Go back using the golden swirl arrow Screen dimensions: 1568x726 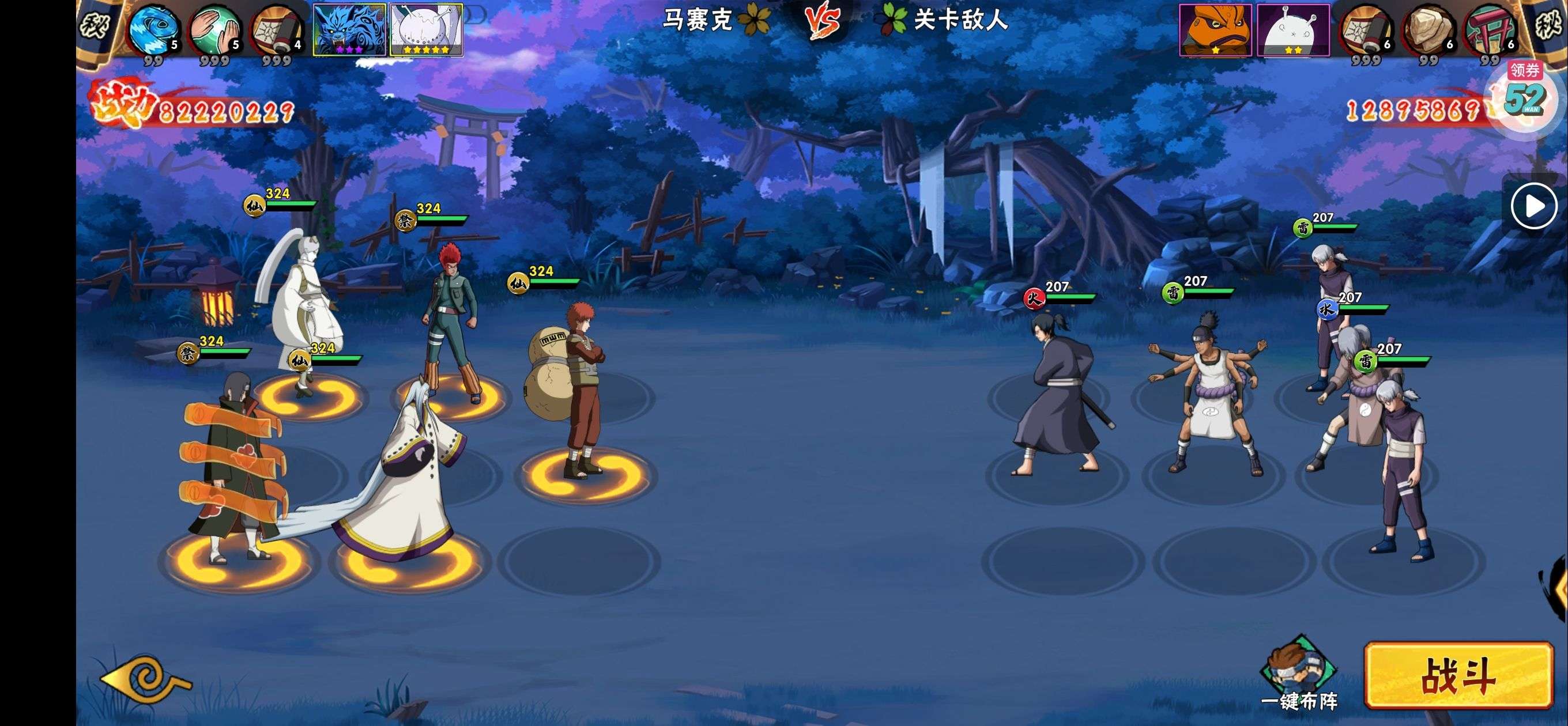146,680
